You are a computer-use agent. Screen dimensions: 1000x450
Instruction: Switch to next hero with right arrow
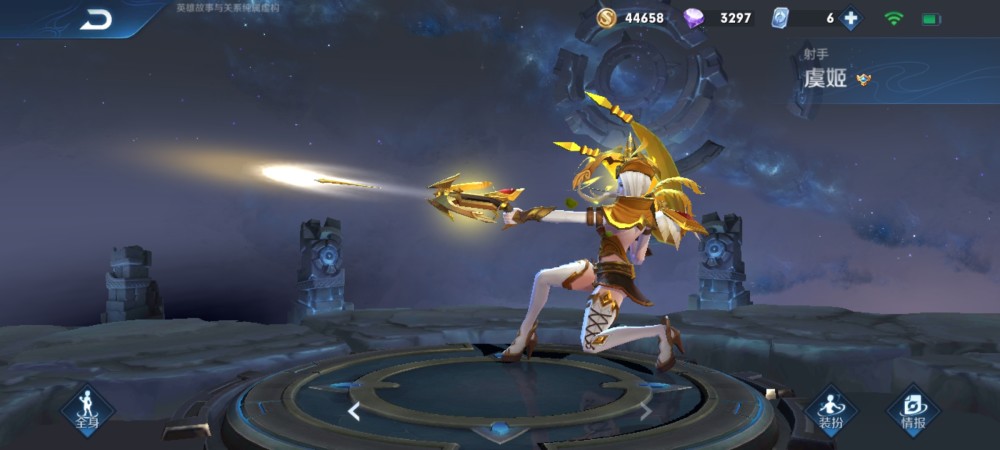coord(646,411)
